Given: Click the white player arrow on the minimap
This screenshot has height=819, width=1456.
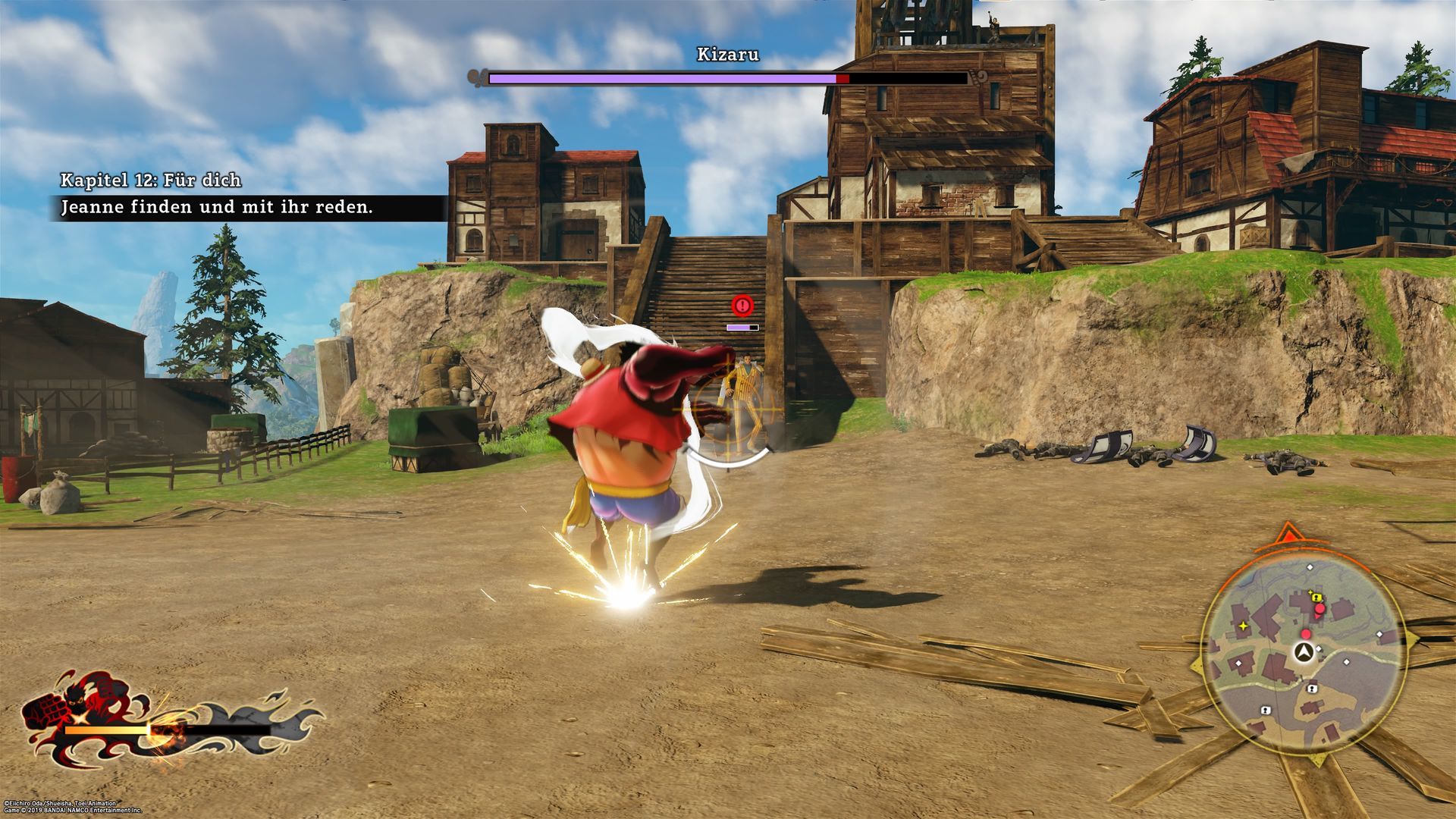Looking at the screenshot, I should point(1304,651).
